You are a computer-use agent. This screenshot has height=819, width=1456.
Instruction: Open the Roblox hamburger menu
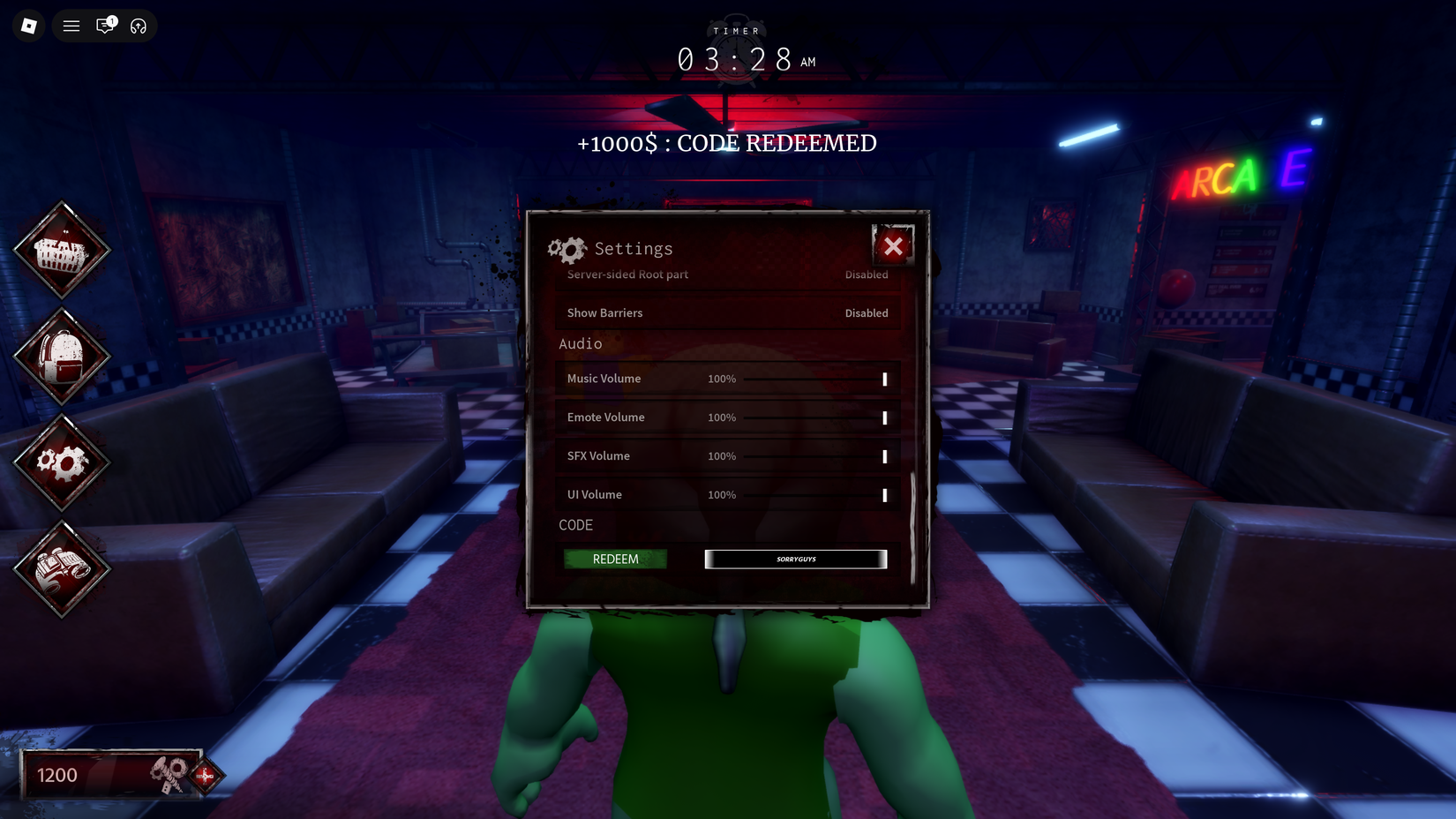click(x=71, y=26)
